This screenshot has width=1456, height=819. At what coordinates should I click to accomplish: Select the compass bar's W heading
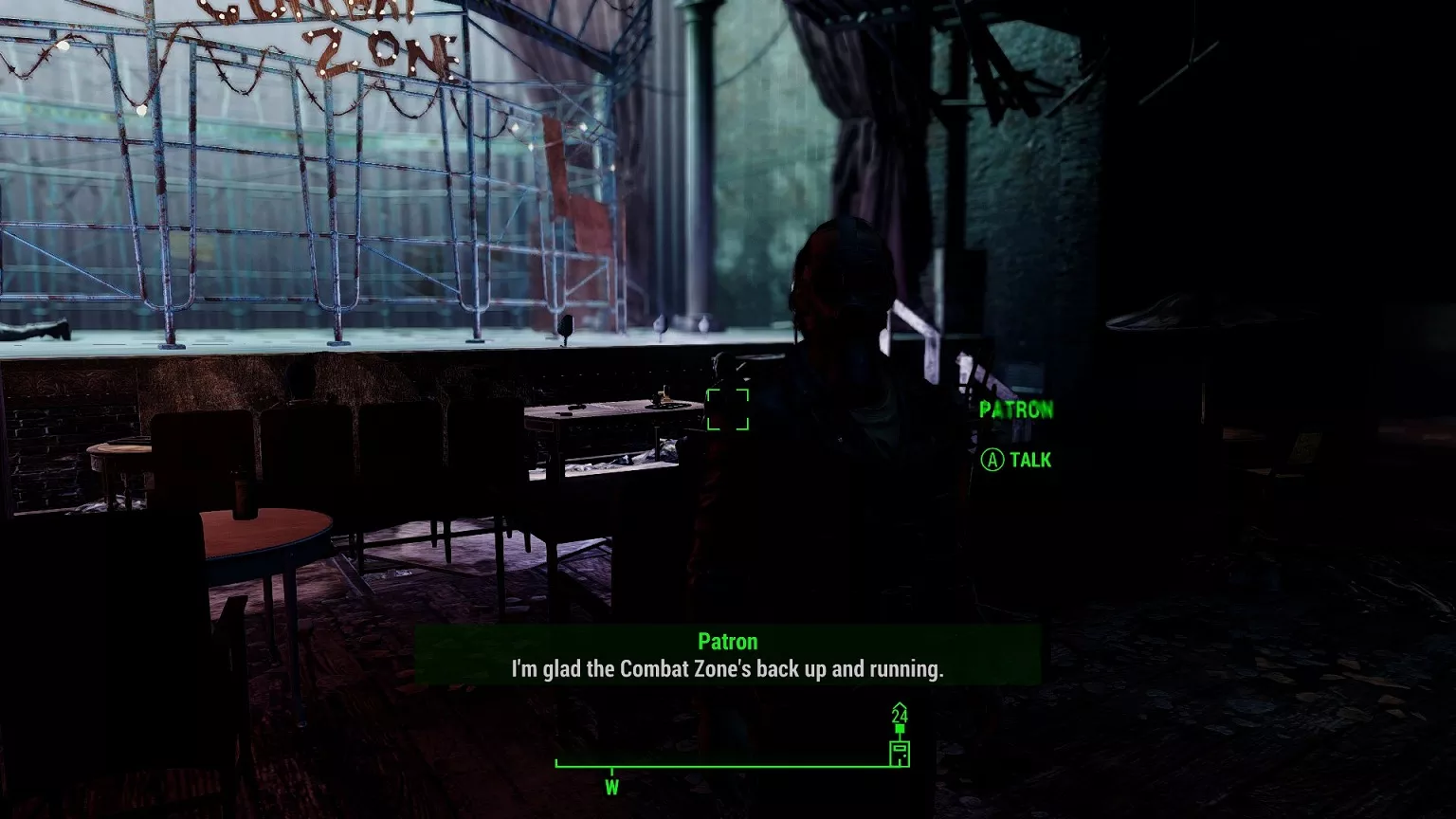click(612, 787)
